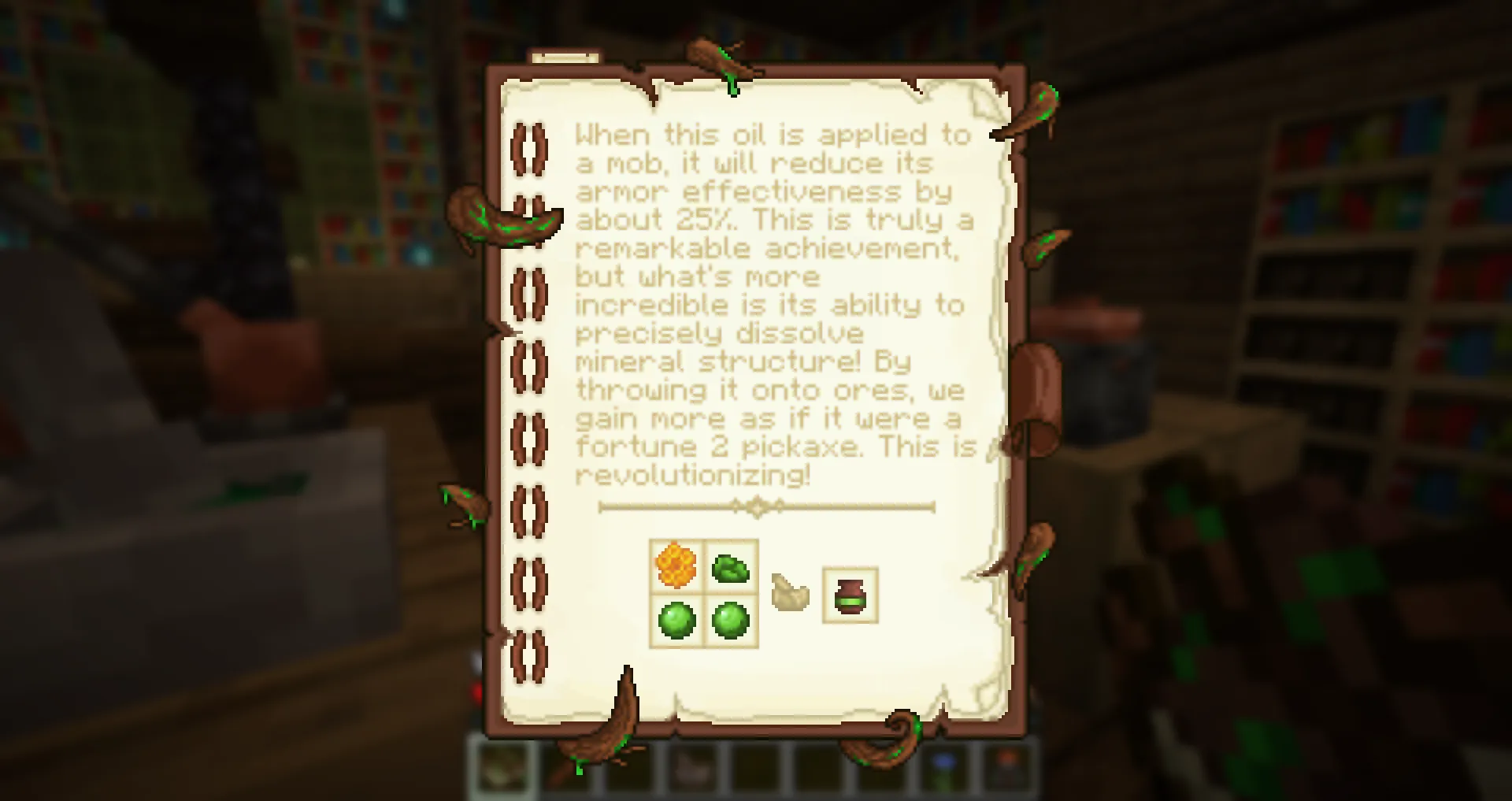Viewport: 1512px width, 801px height.
Task: Click the green leaf ingredient slot
Action: click(x=730, y=567)
